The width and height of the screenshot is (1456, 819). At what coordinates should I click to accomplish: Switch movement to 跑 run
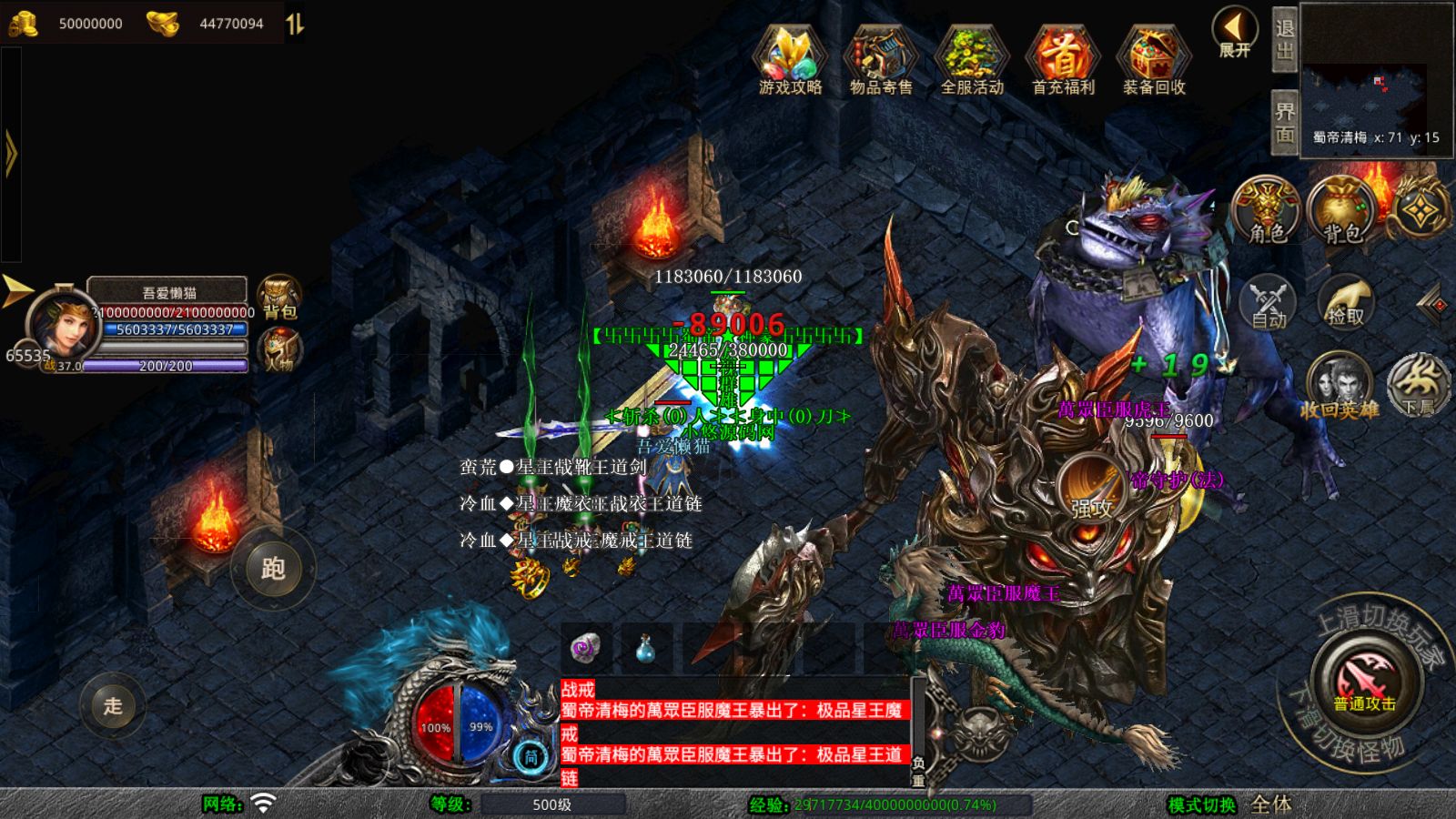[x=273, y=569]
